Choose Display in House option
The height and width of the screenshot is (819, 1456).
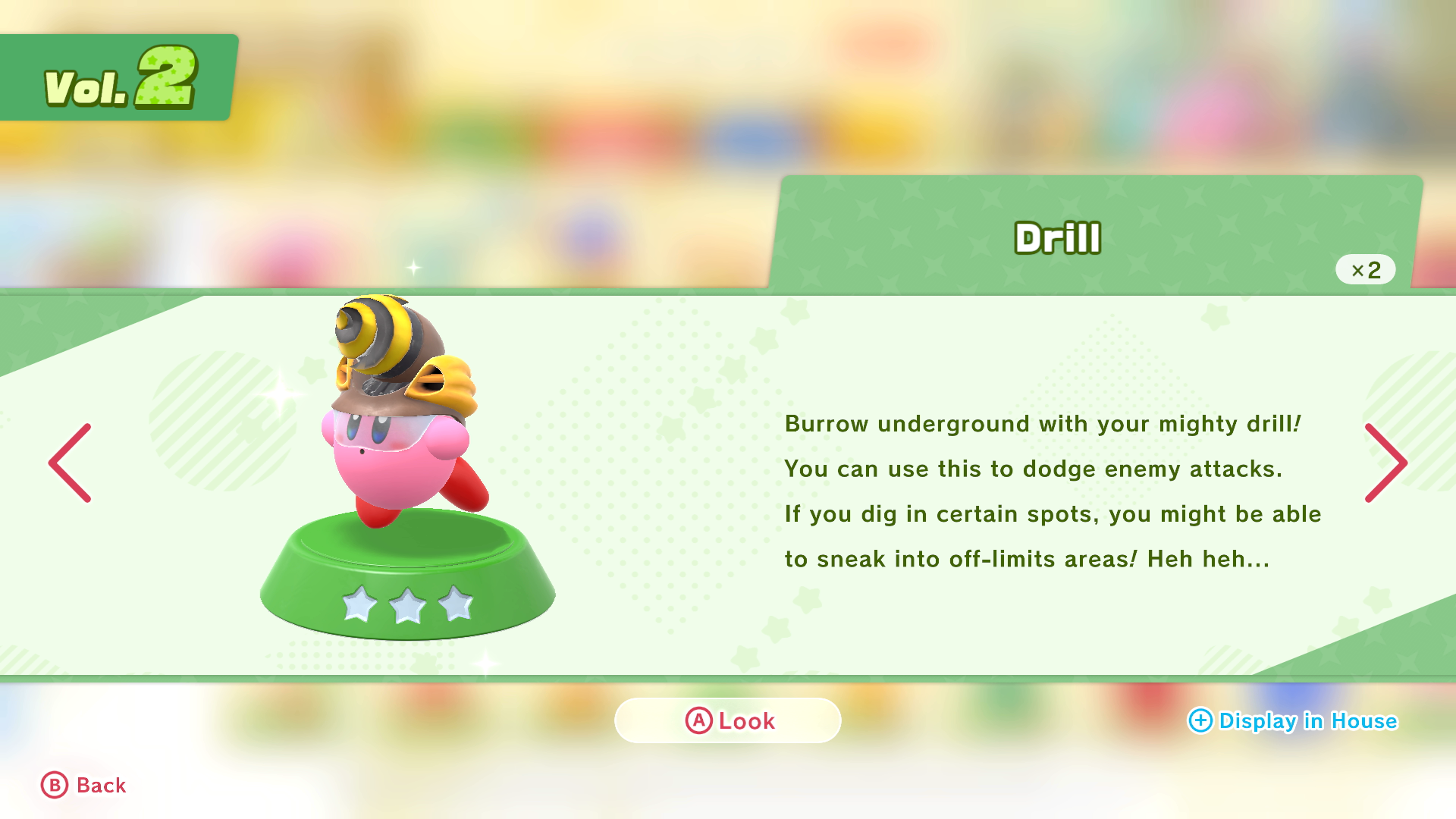(x=1292, y=720)
